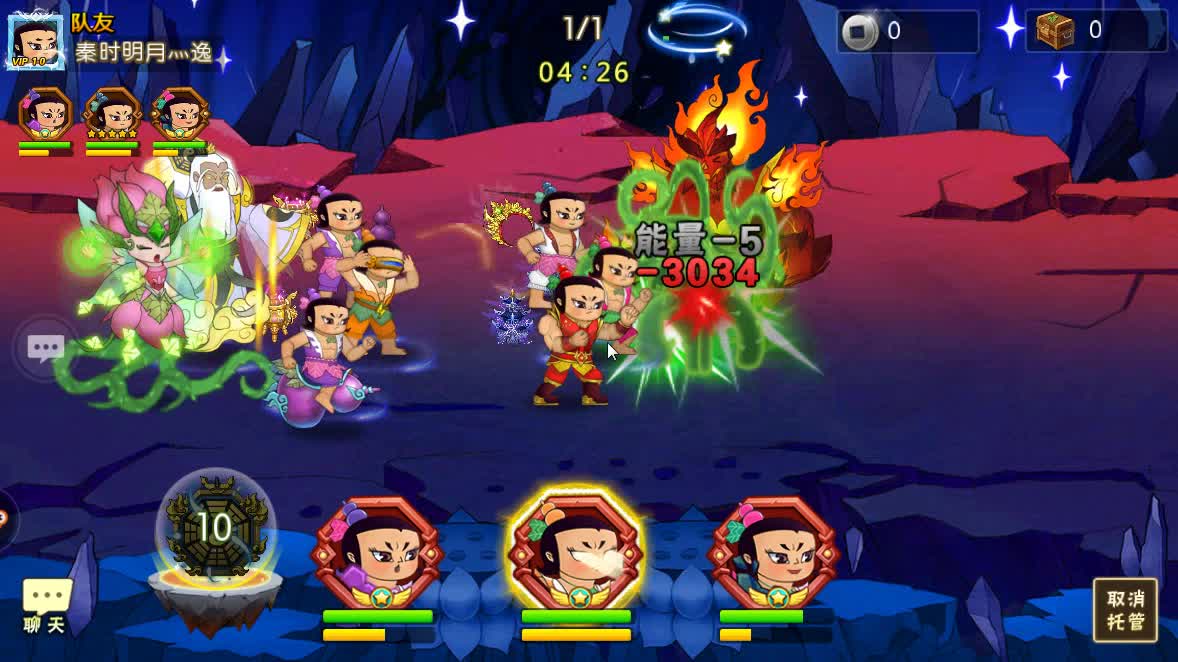Pick the teammate hero with pink gourd
1178x662 pixels.
coord(179,114)
